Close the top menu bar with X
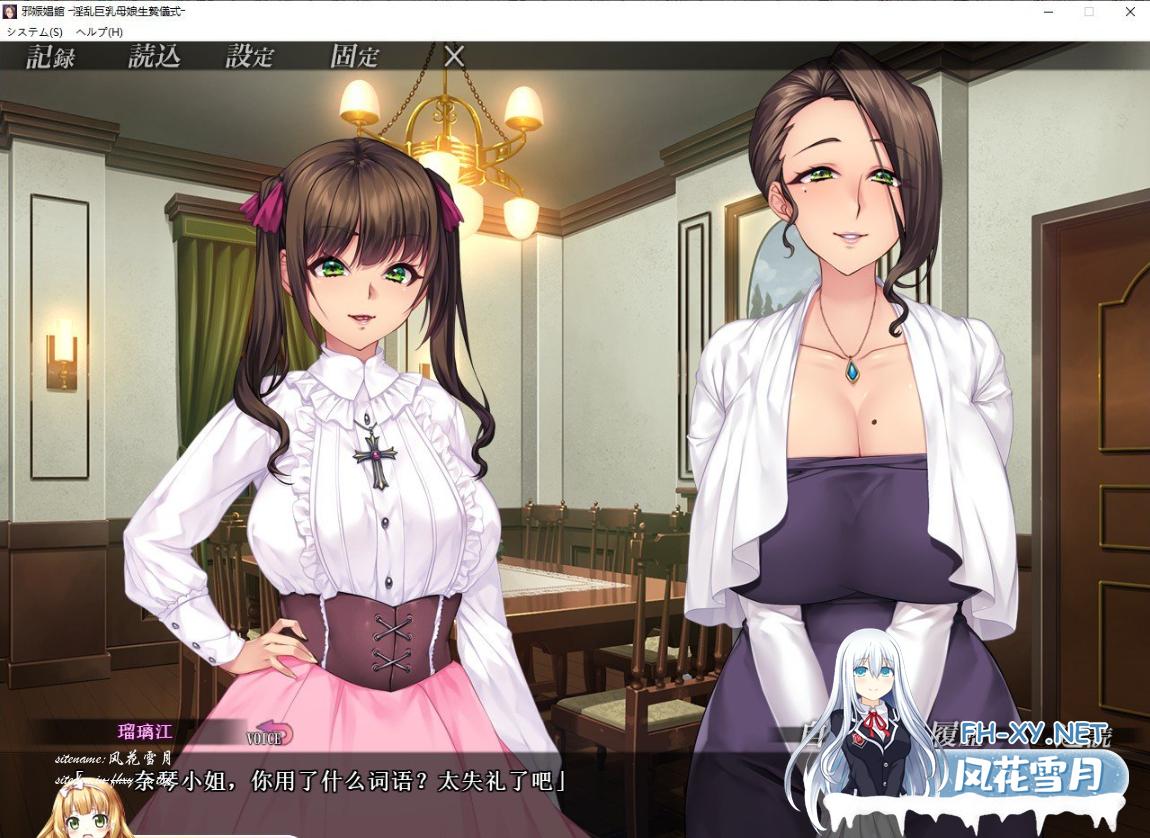The width and height of the screenshot is (1150, 838). click(x=454, y=56)
